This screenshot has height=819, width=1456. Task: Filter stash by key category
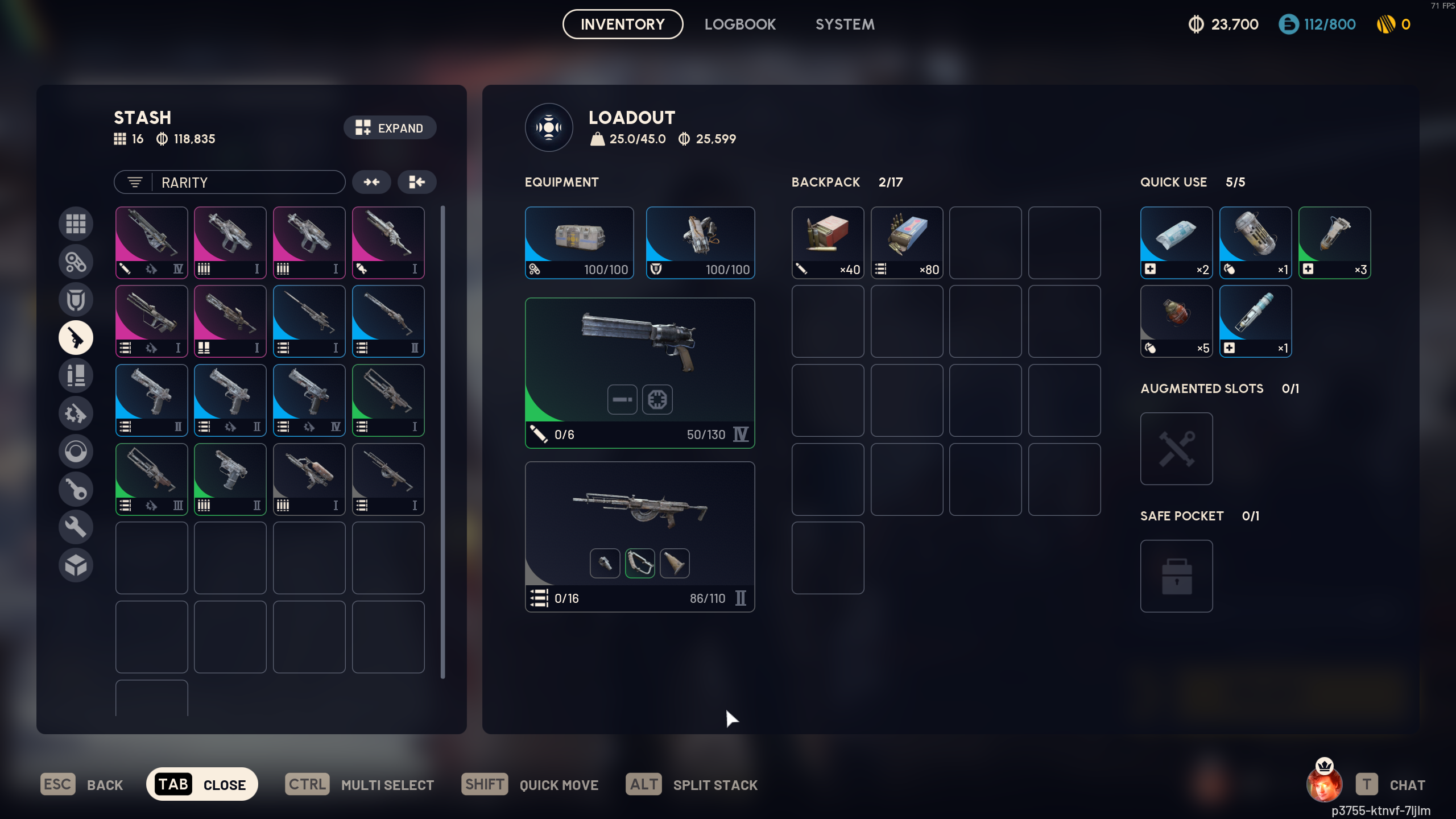coord(76,489)
